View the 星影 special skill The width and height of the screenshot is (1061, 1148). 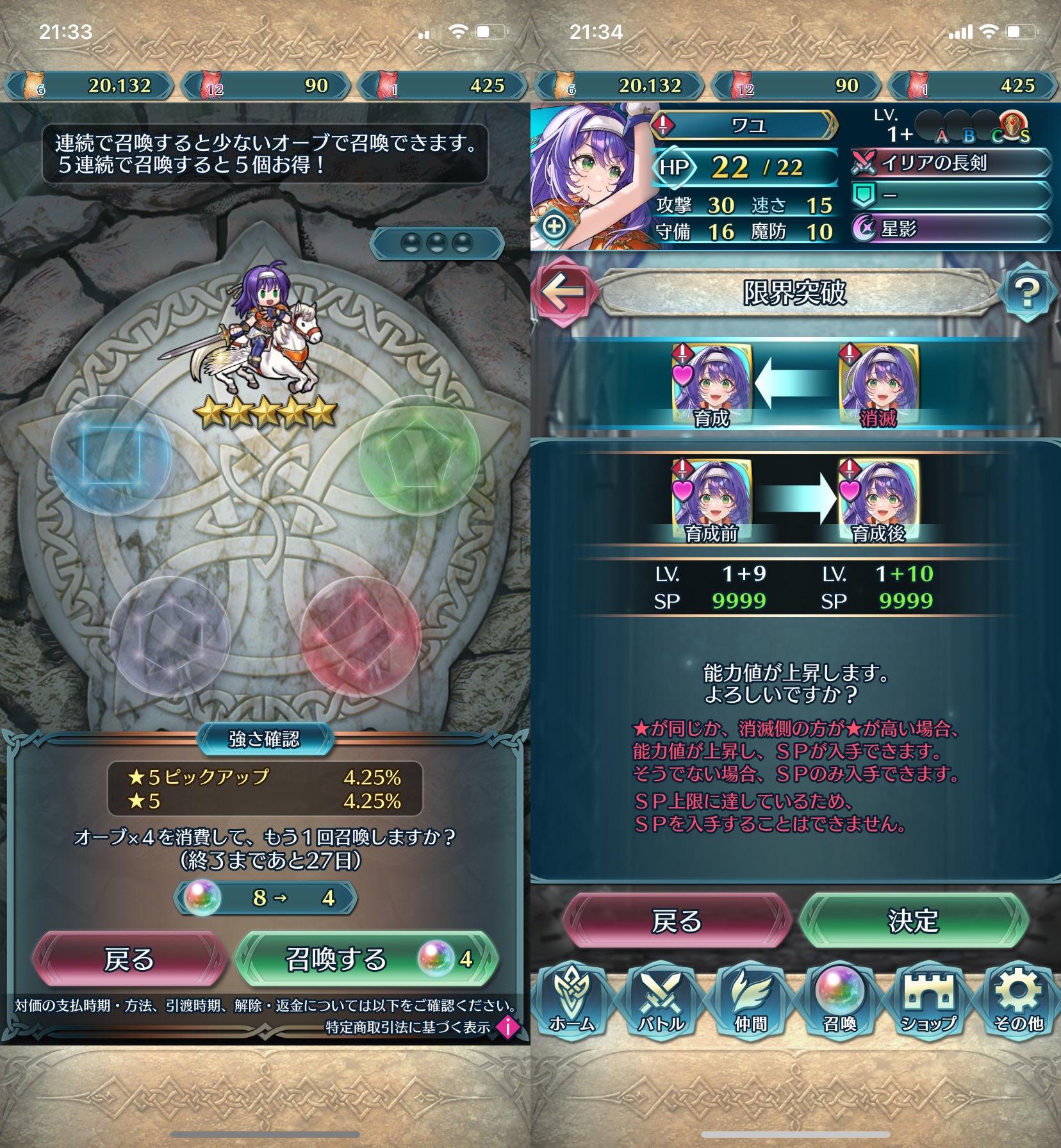950,229
